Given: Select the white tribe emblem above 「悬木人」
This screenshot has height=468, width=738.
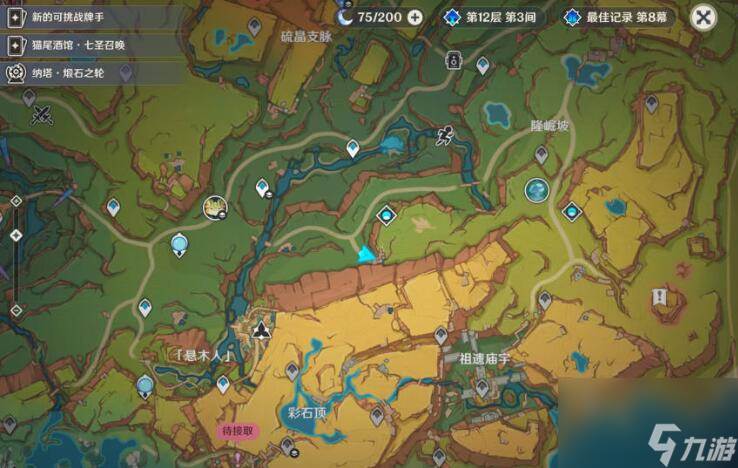Looking at the screenshot, I should 261,328.
